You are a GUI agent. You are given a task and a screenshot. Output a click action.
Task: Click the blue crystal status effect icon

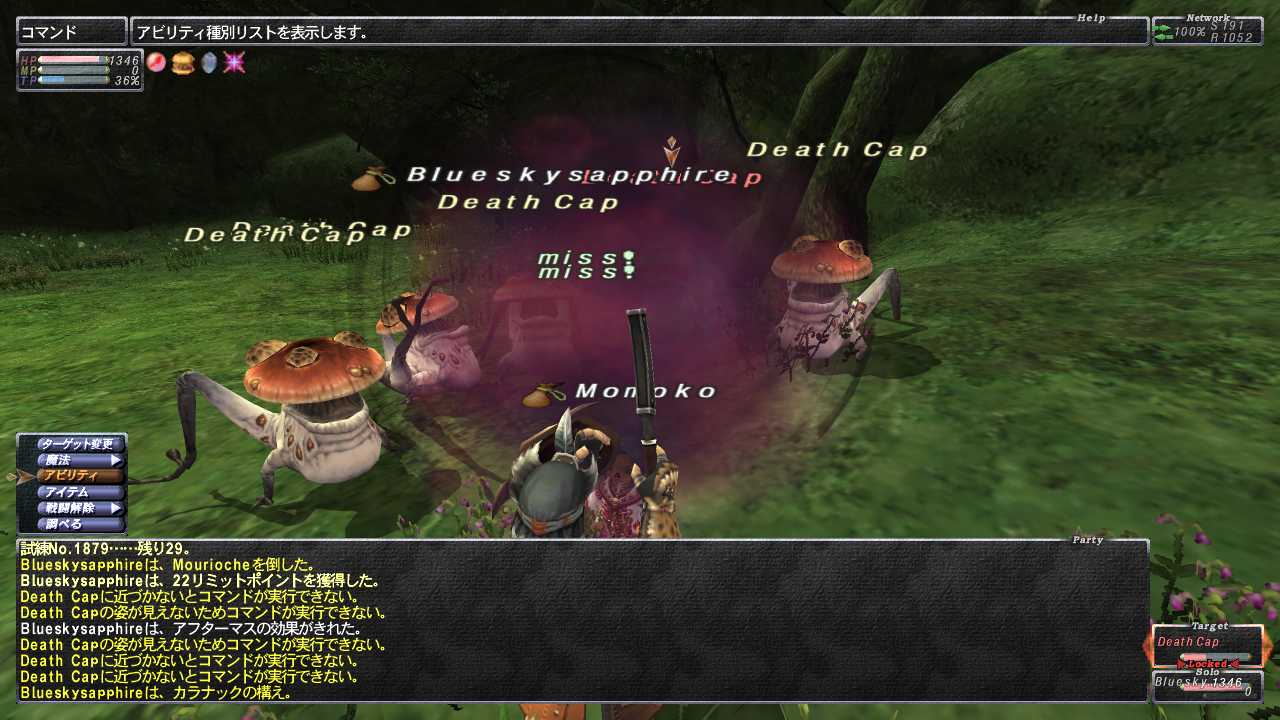(x=208, y=62)
